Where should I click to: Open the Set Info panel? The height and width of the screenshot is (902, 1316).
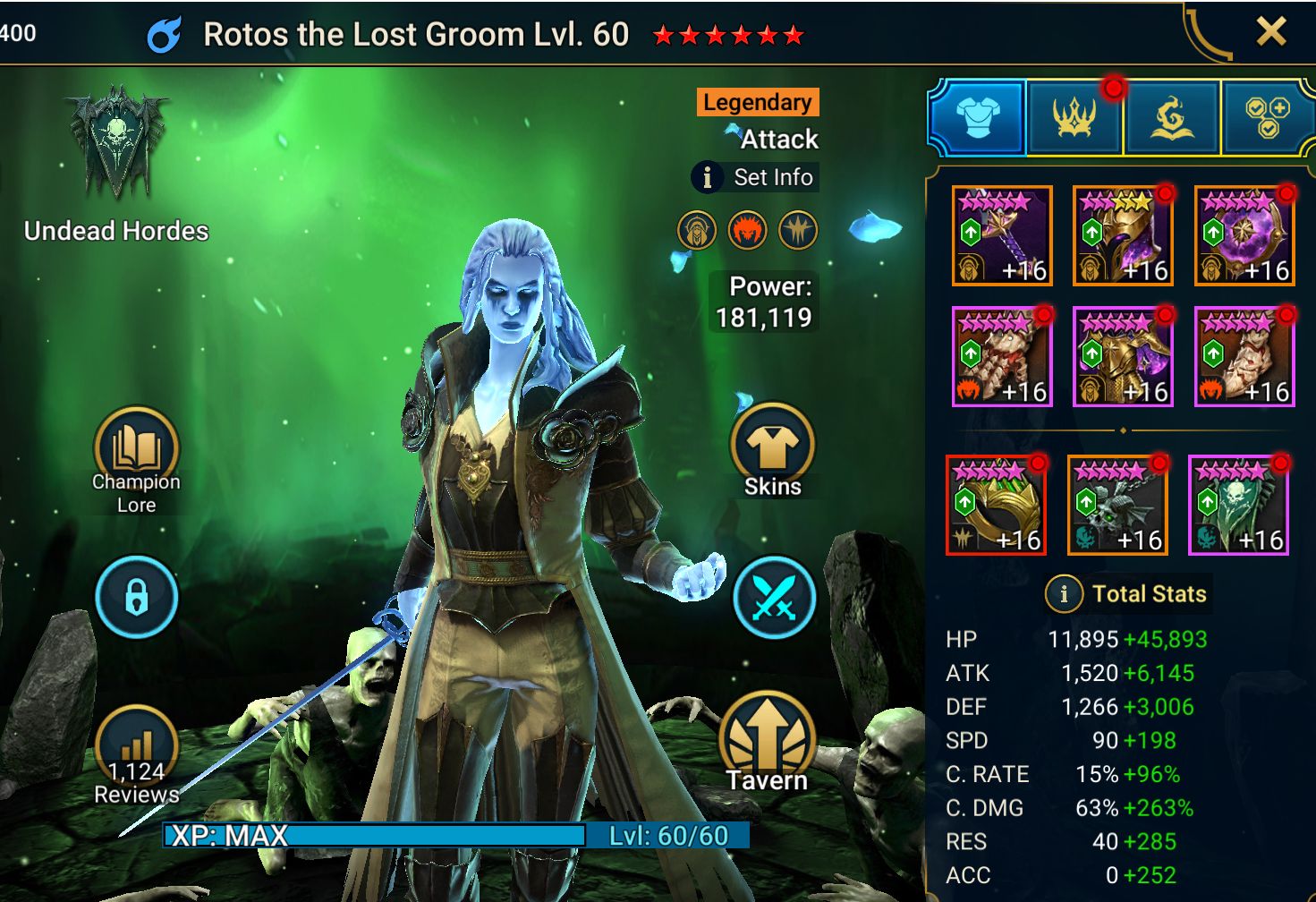click(756, 177)
